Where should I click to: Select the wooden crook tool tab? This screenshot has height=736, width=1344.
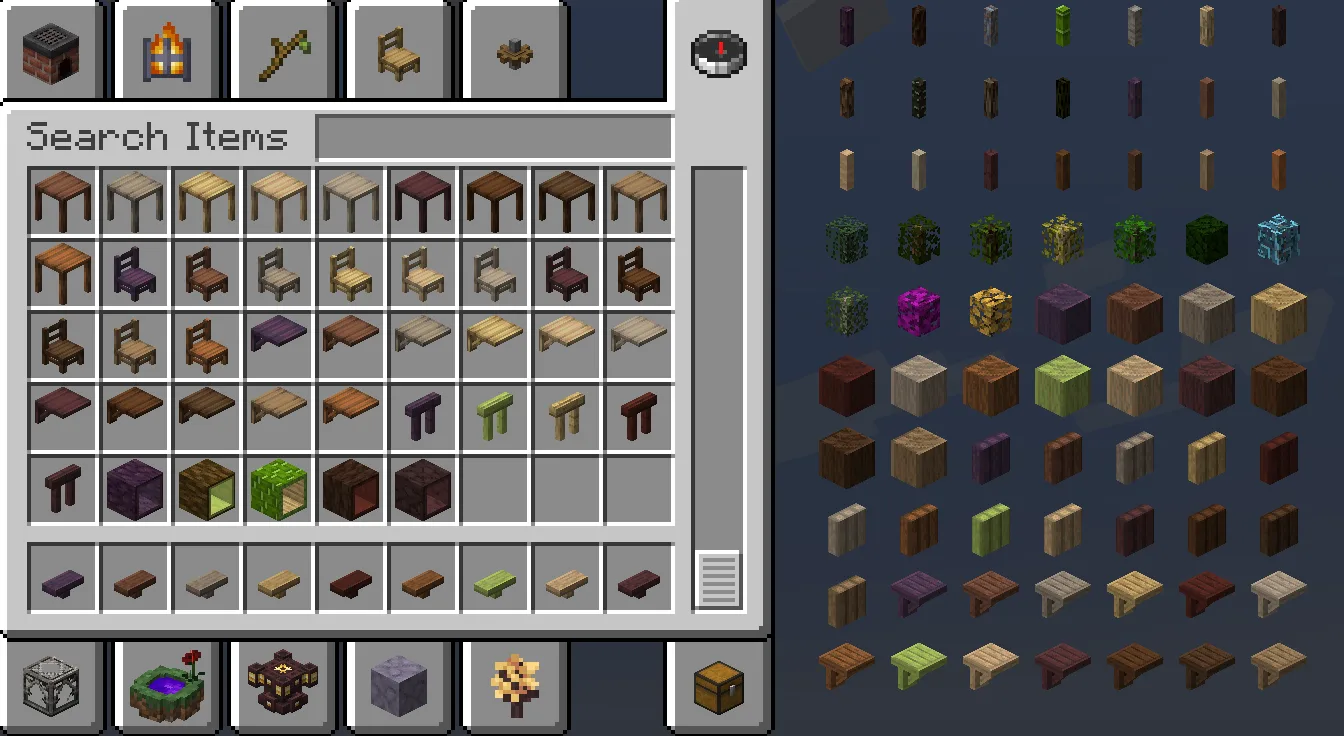click(x=283, y=50)
